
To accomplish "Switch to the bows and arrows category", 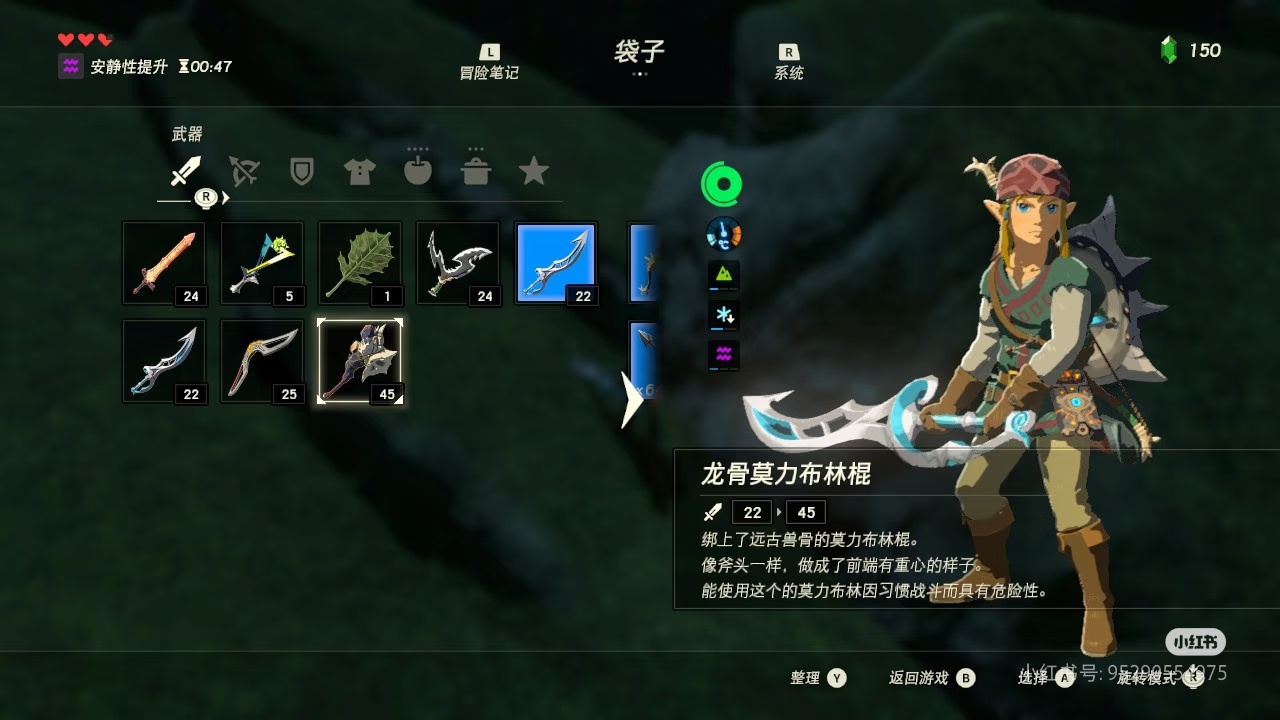I will click(x=243, y=172).
